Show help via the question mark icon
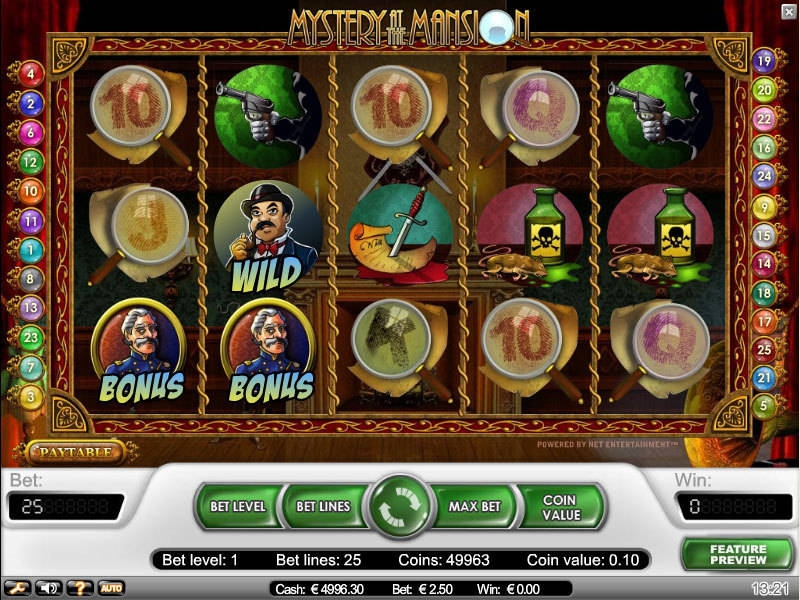 78,588
